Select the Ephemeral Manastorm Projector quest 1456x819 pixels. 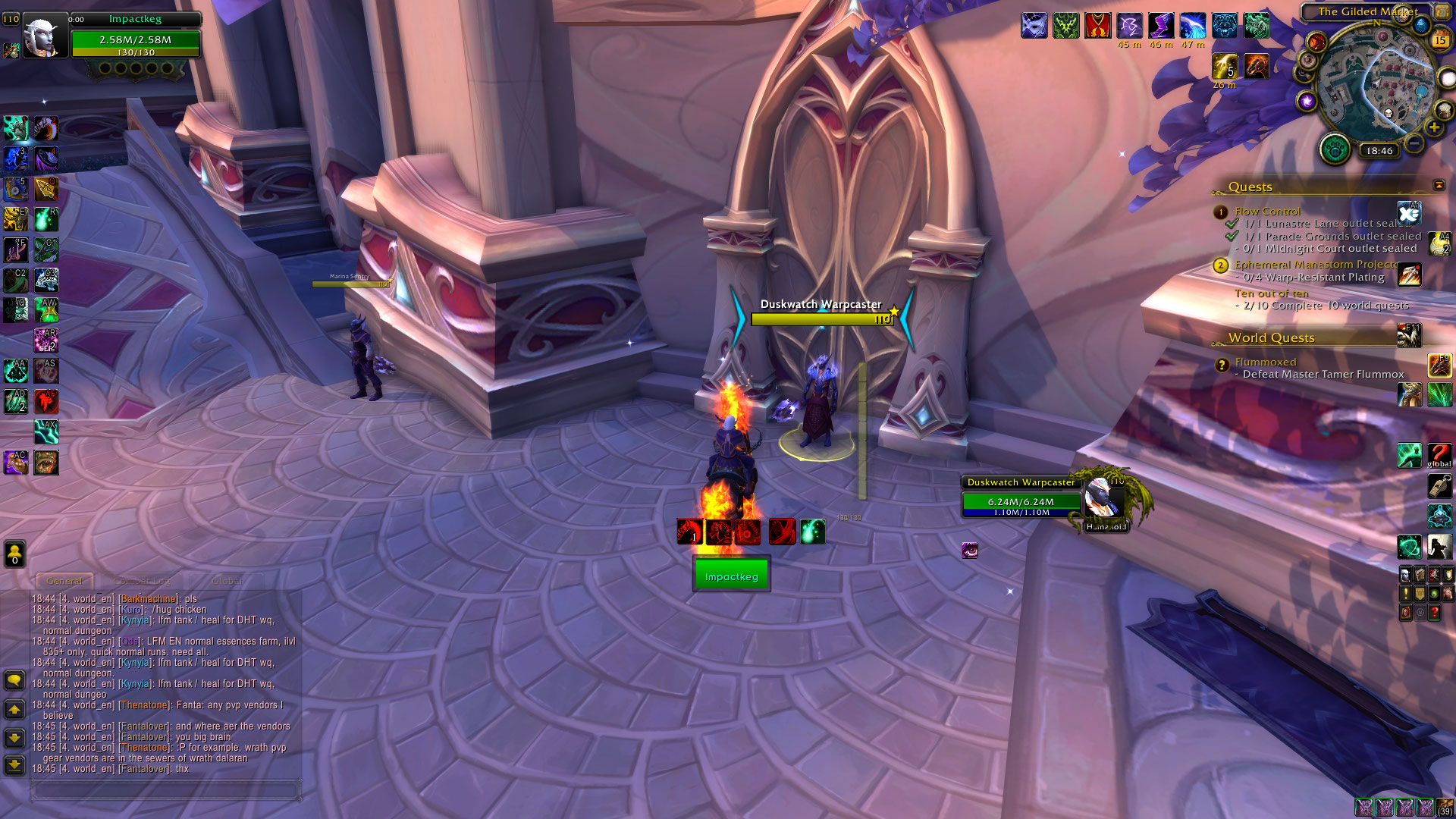(1316, 264)
